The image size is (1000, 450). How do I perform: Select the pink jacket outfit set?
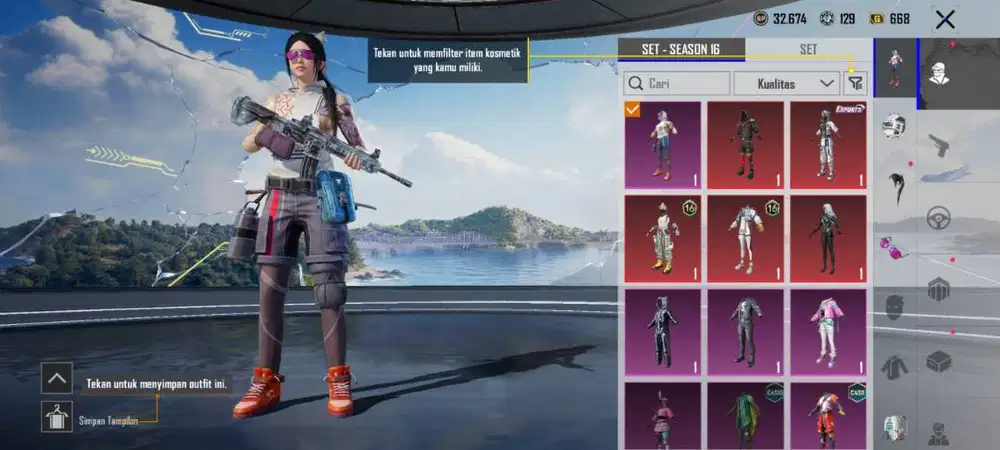click(828, 331)
